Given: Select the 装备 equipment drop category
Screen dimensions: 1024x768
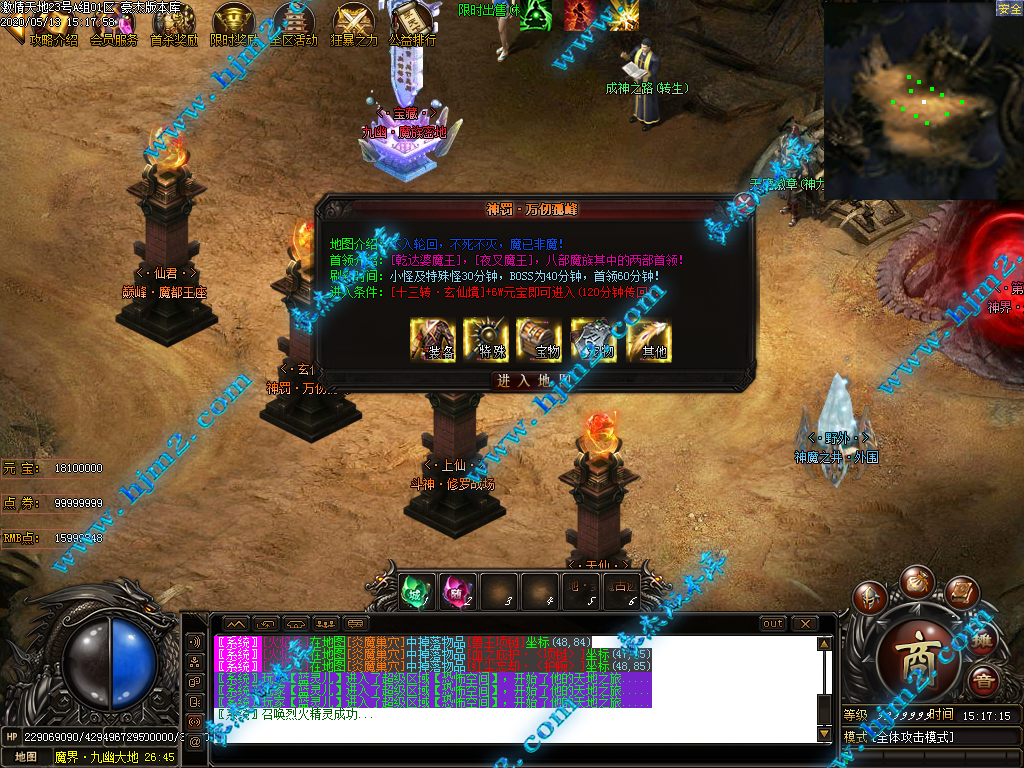Looking at the screenshot, I should click(433, 340).
